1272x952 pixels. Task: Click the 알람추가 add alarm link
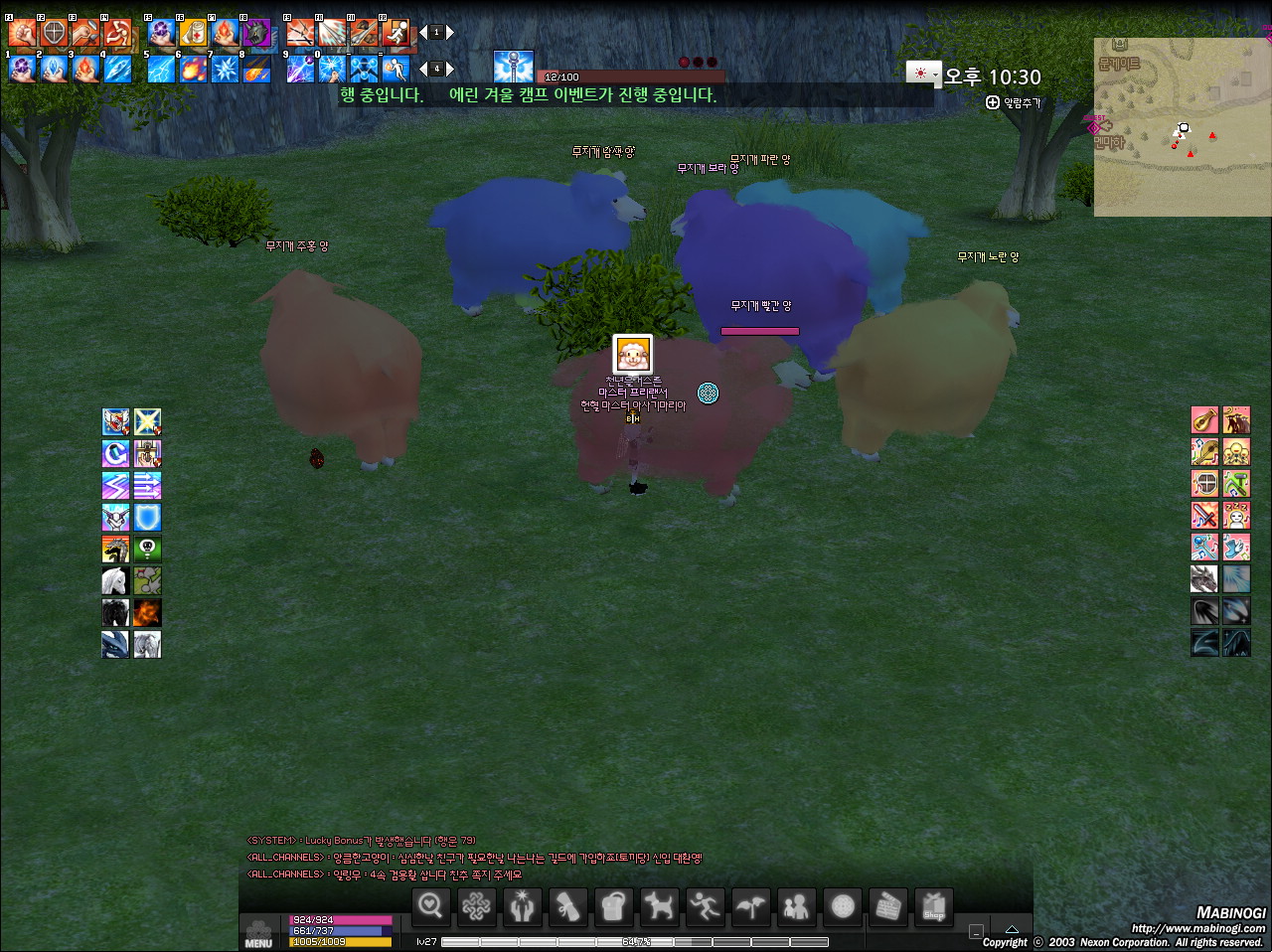pyautogui.click(x=1013, y=102)
